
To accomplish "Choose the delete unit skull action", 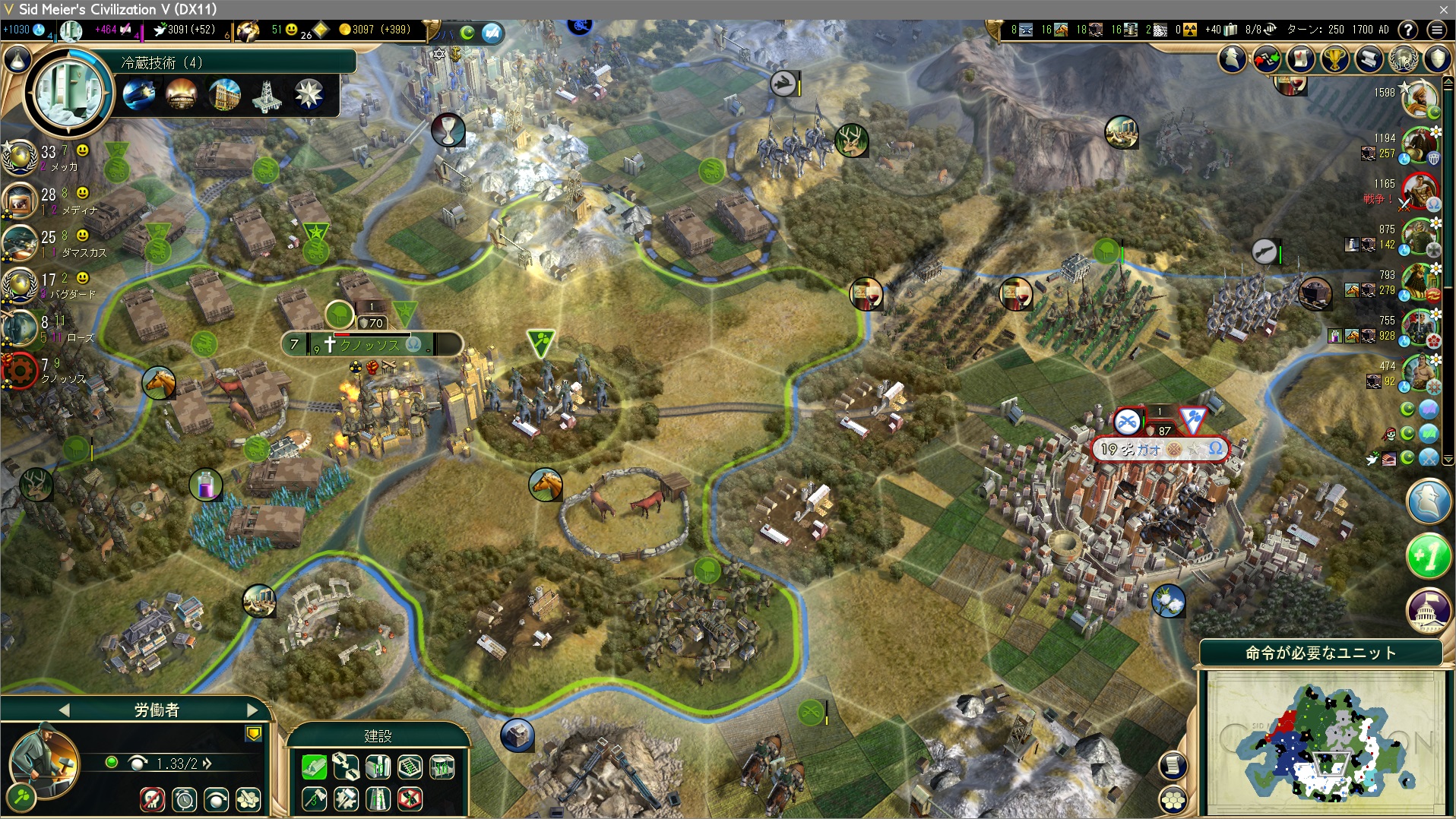I will pos(152,799).
